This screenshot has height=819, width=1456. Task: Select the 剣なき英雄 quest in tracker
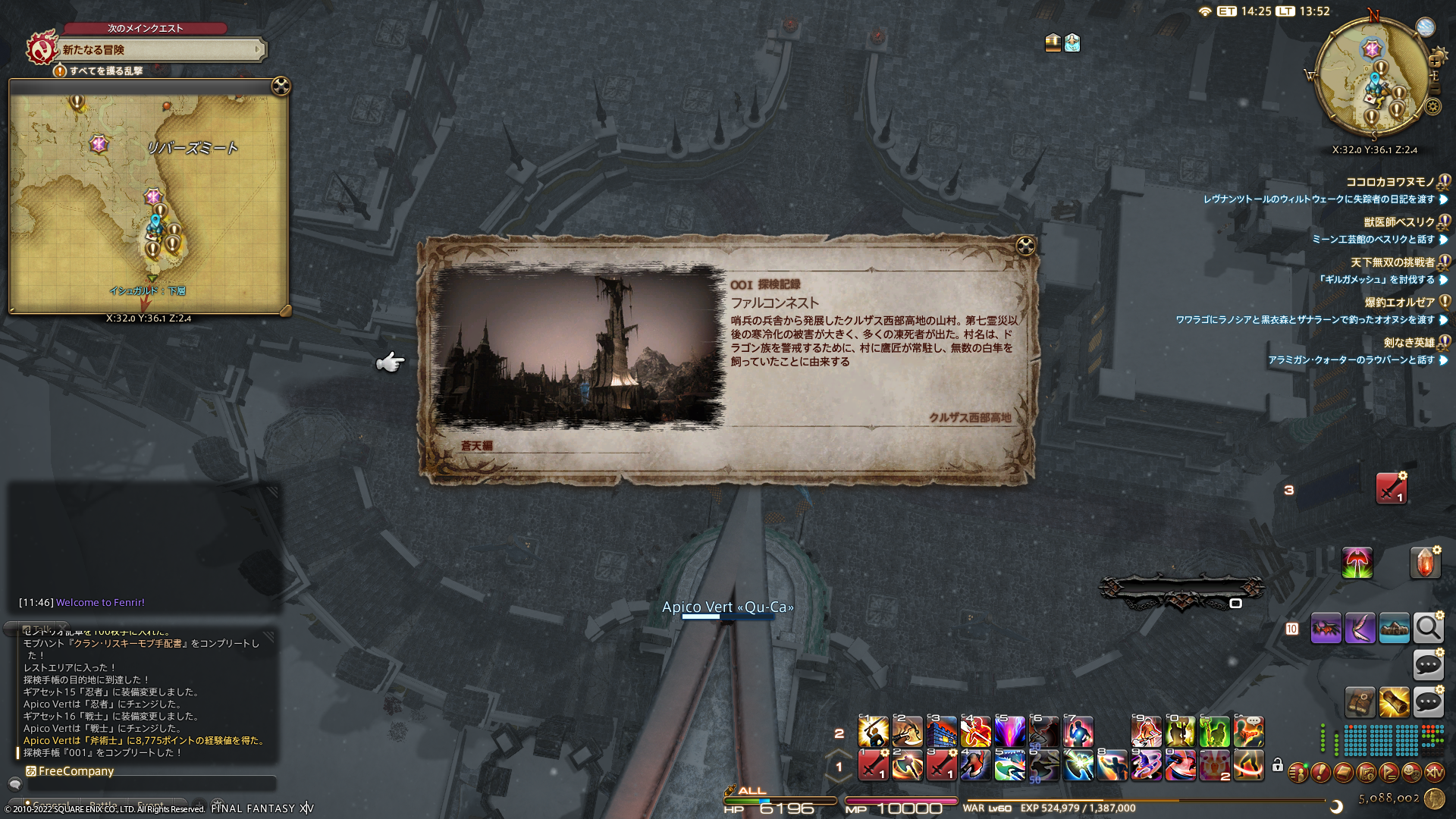tap(1408, 343)
